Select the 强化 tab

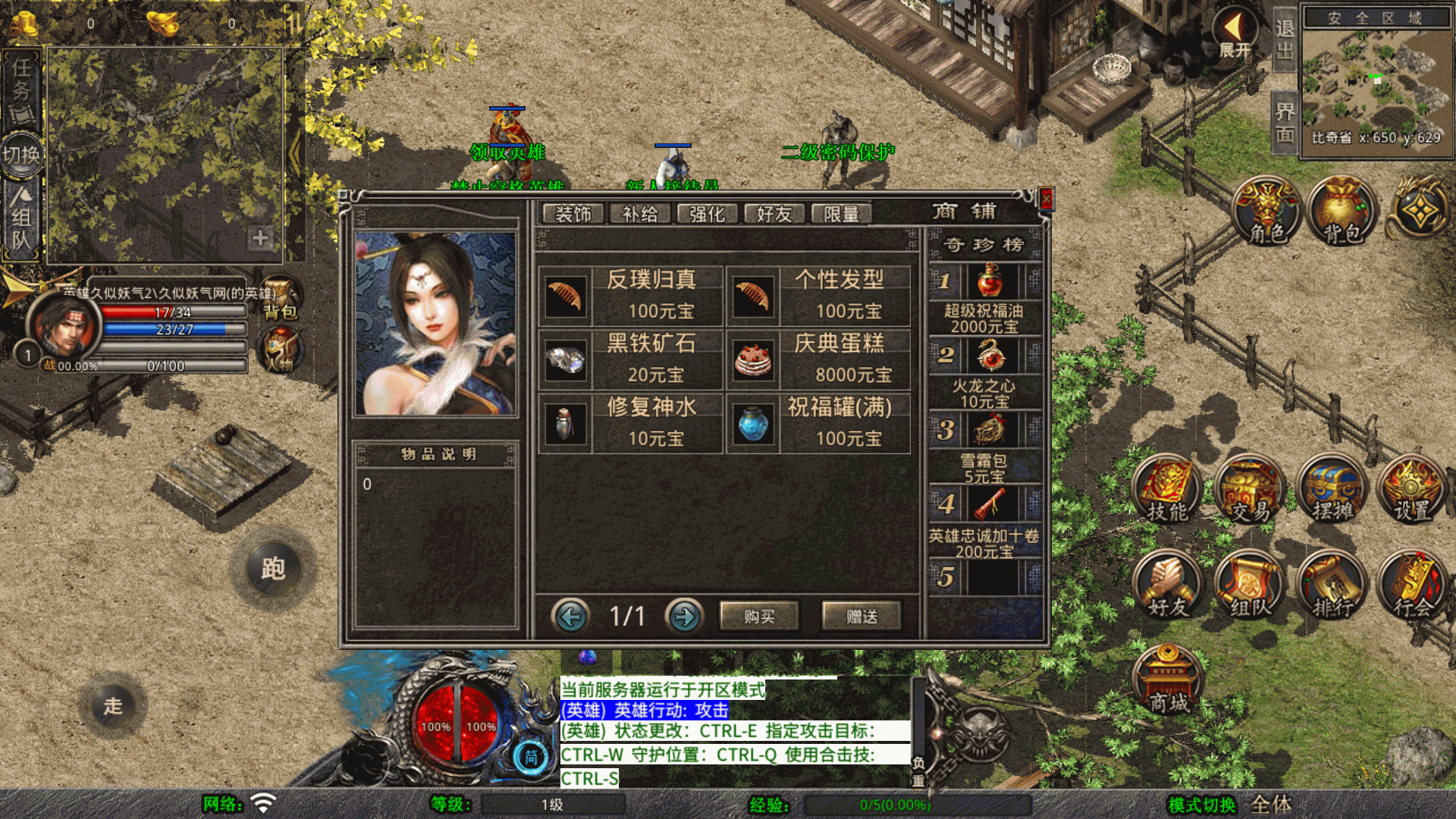point(707,214)
